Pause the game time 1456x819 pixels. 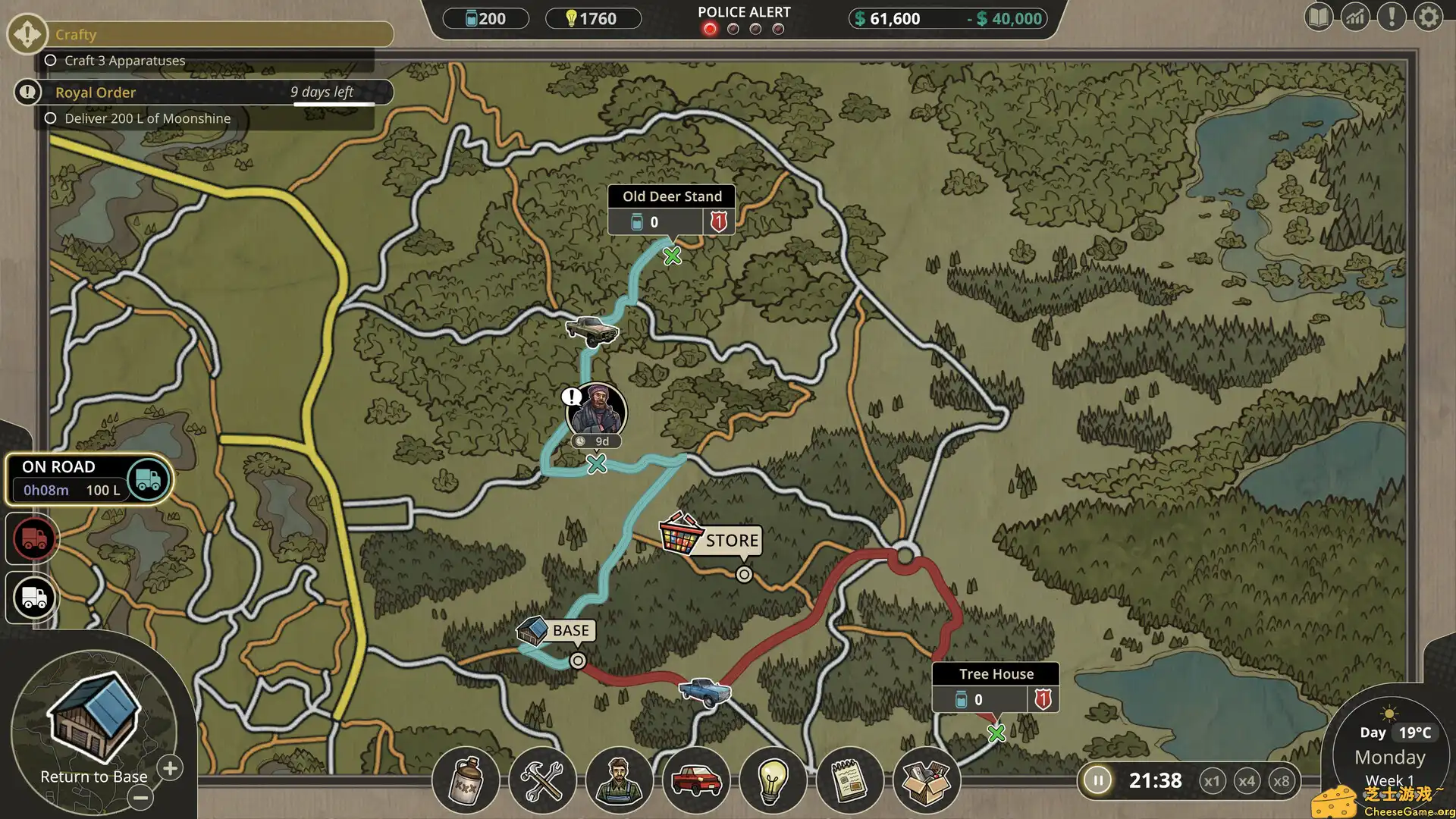[1097, 780]
